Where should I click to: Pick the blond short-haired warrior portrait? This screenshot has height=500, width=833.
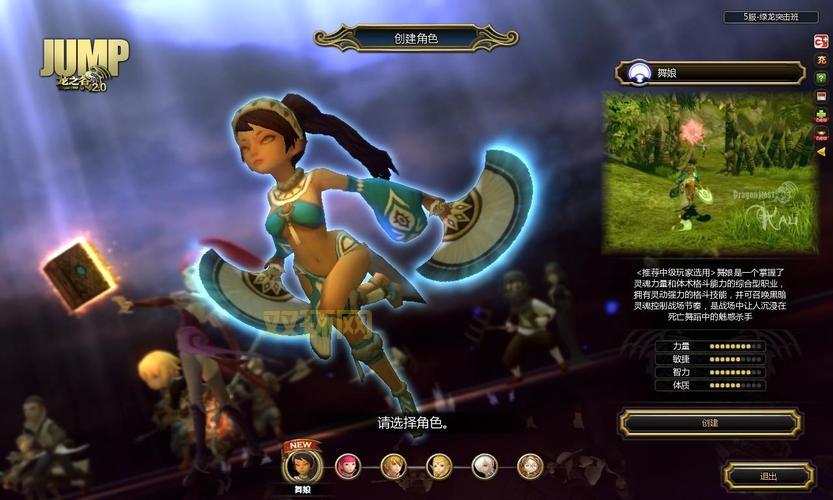(x=393, y=466)
